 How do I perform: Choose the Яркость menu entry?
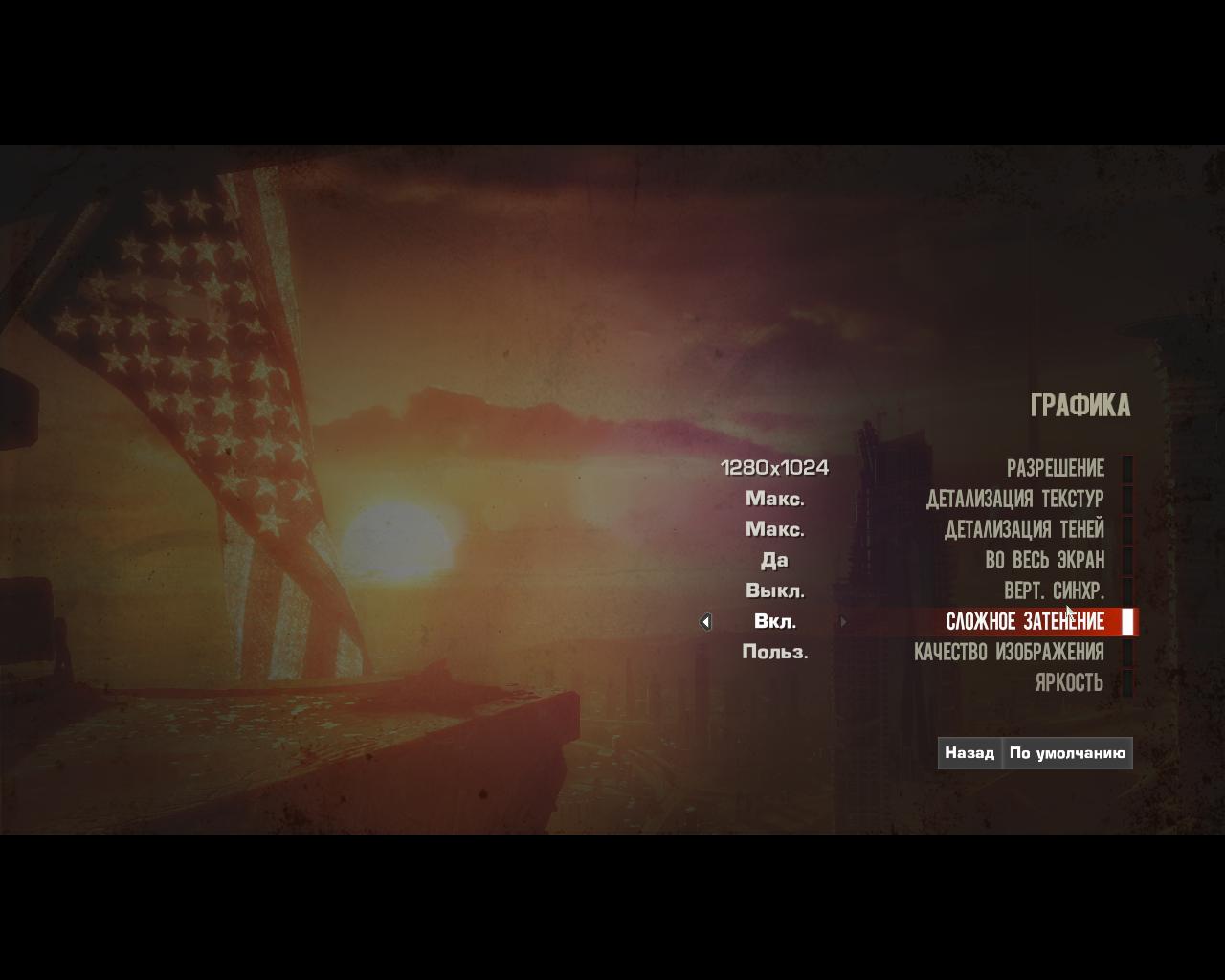pos(1069,682)
